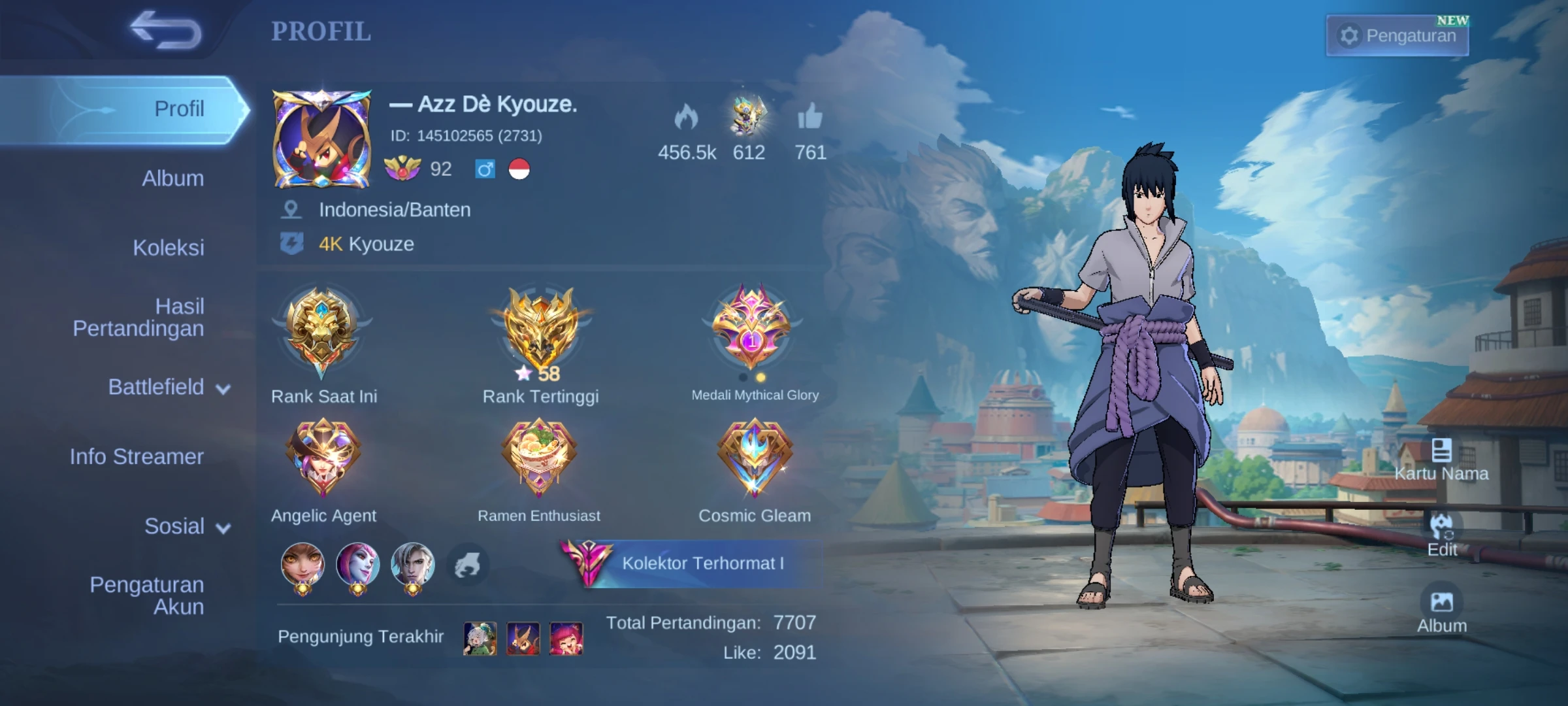1568x706 pixels.
Task: Switch to the Koleksi tab
Action: pyautogui.click(x=167, y=248)
